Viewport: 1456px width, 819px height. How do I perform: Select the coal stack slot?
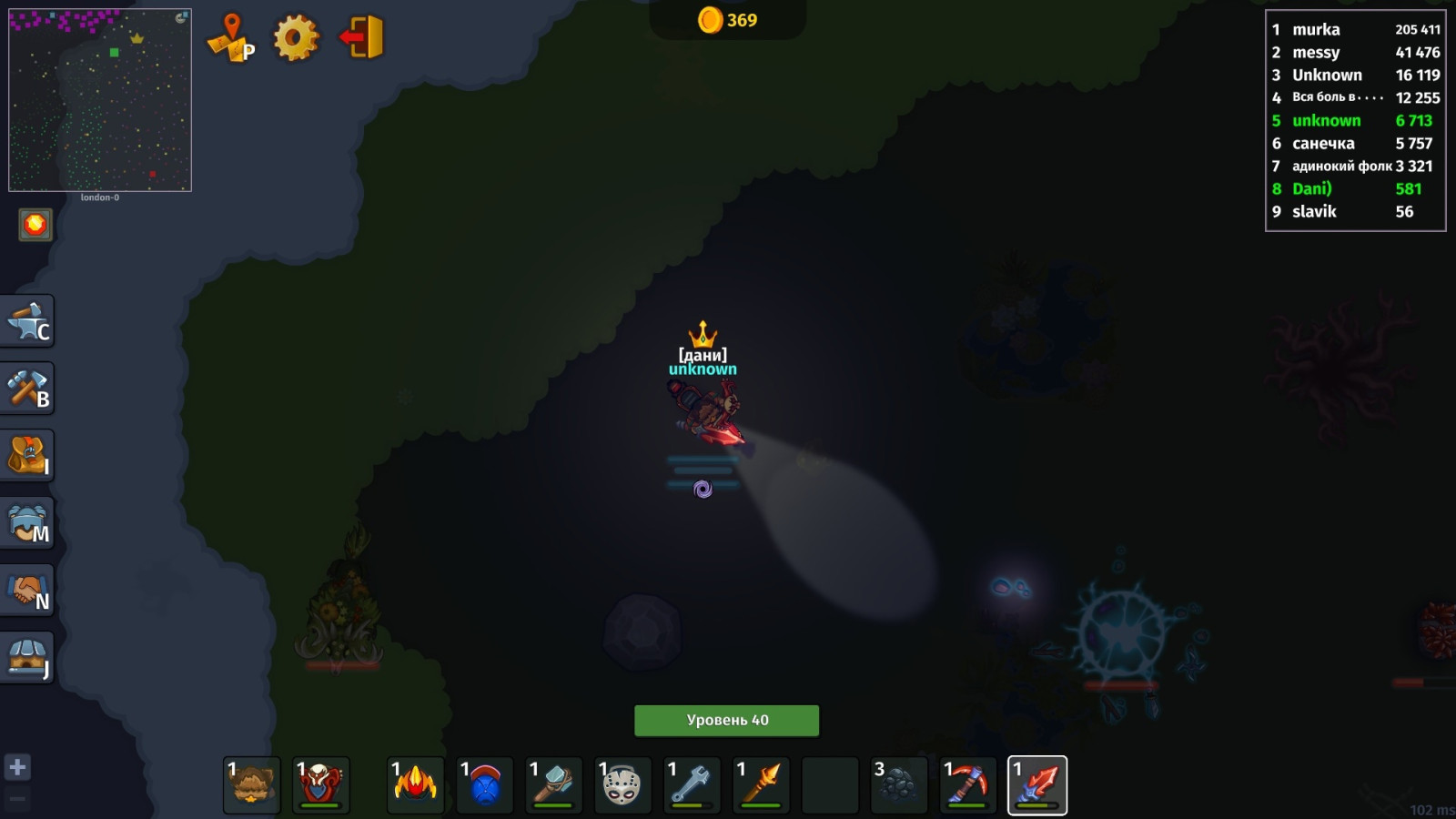coord(898,784)
